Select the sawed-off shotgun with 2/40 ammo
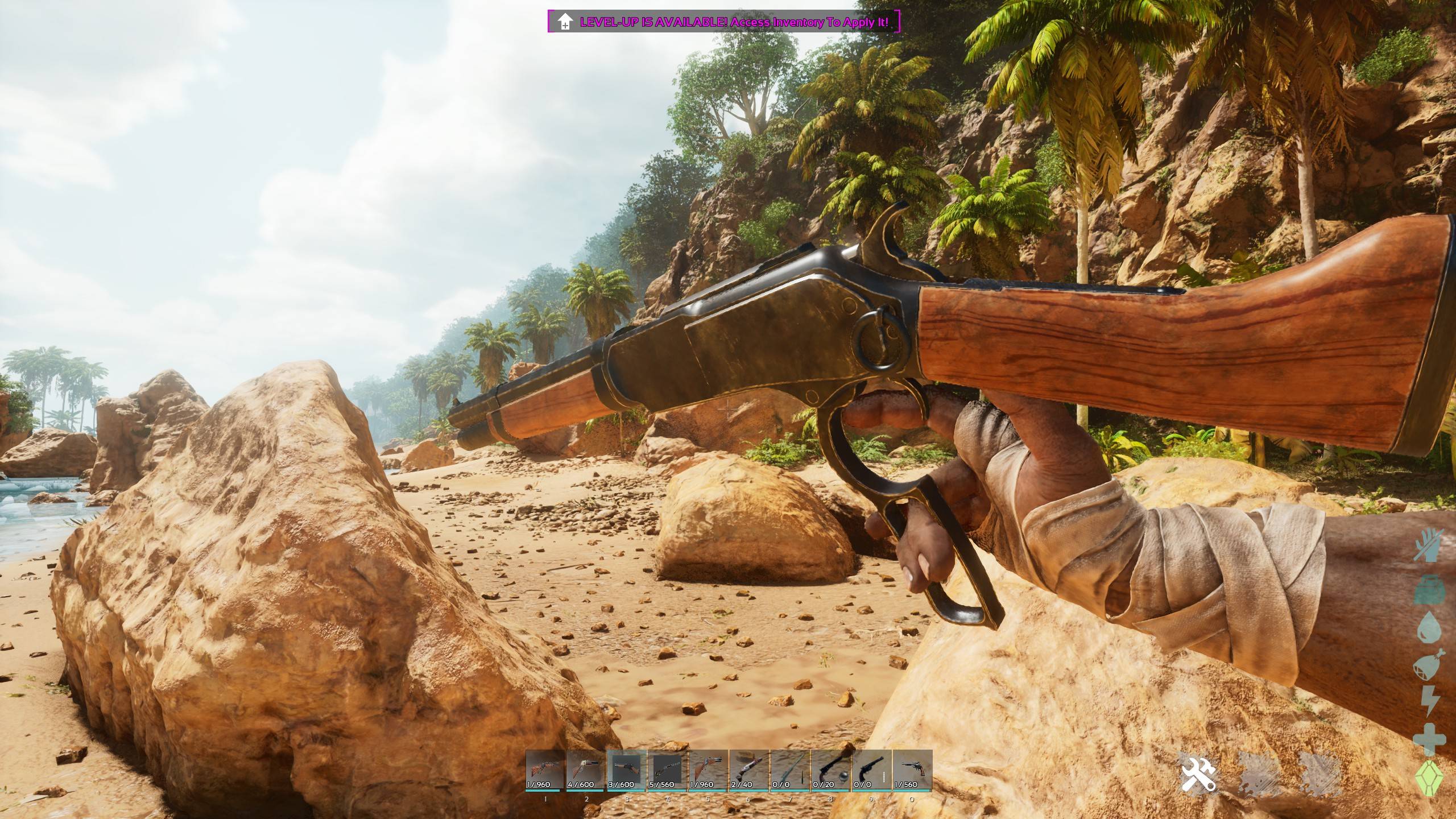This screenshot has height=819, width=1456. coord(749,770)
